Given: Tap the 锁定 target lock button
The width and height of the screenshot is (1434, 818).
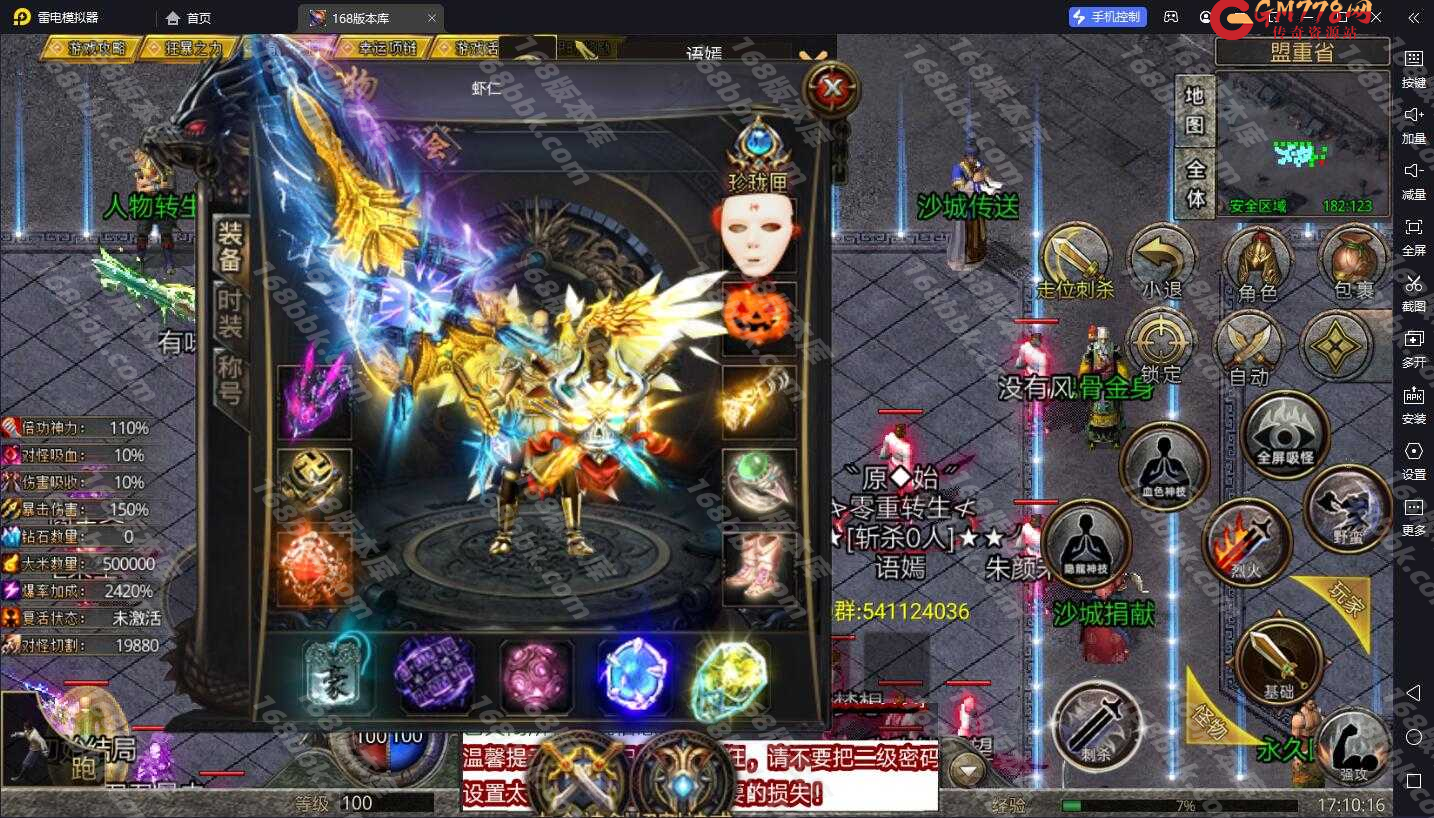Looking at the screenshot, I should (x=1161, y=345).
